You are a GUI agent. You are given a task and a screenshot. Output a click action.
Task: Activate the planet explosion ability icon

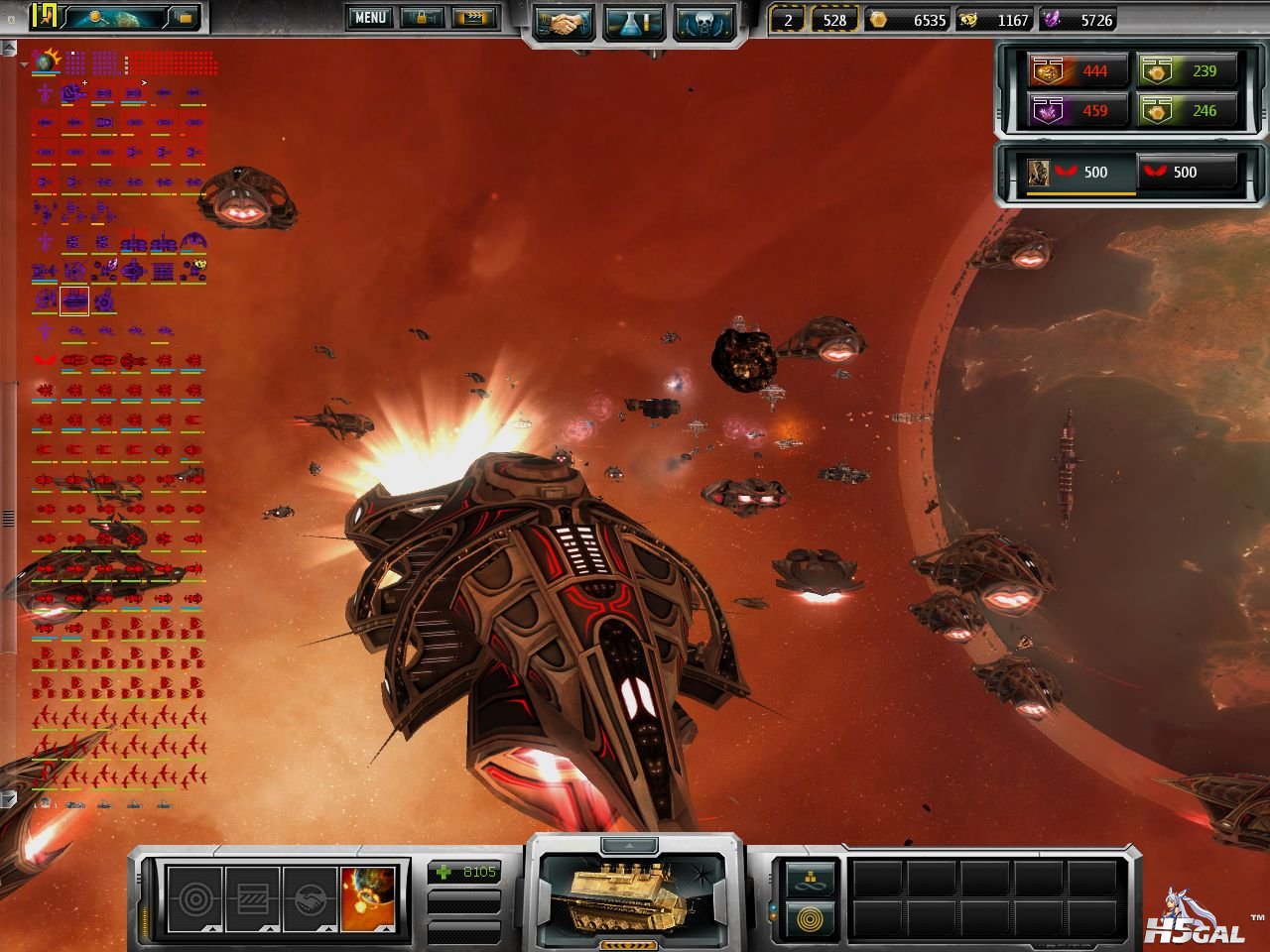click(x=368, y=899)
